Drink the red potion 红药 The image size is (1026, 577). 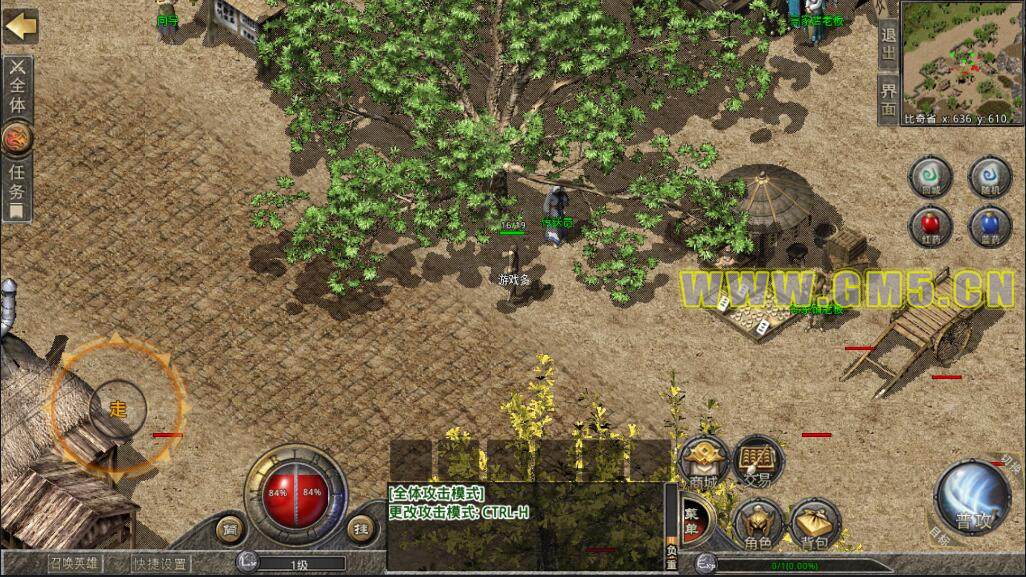930,224
